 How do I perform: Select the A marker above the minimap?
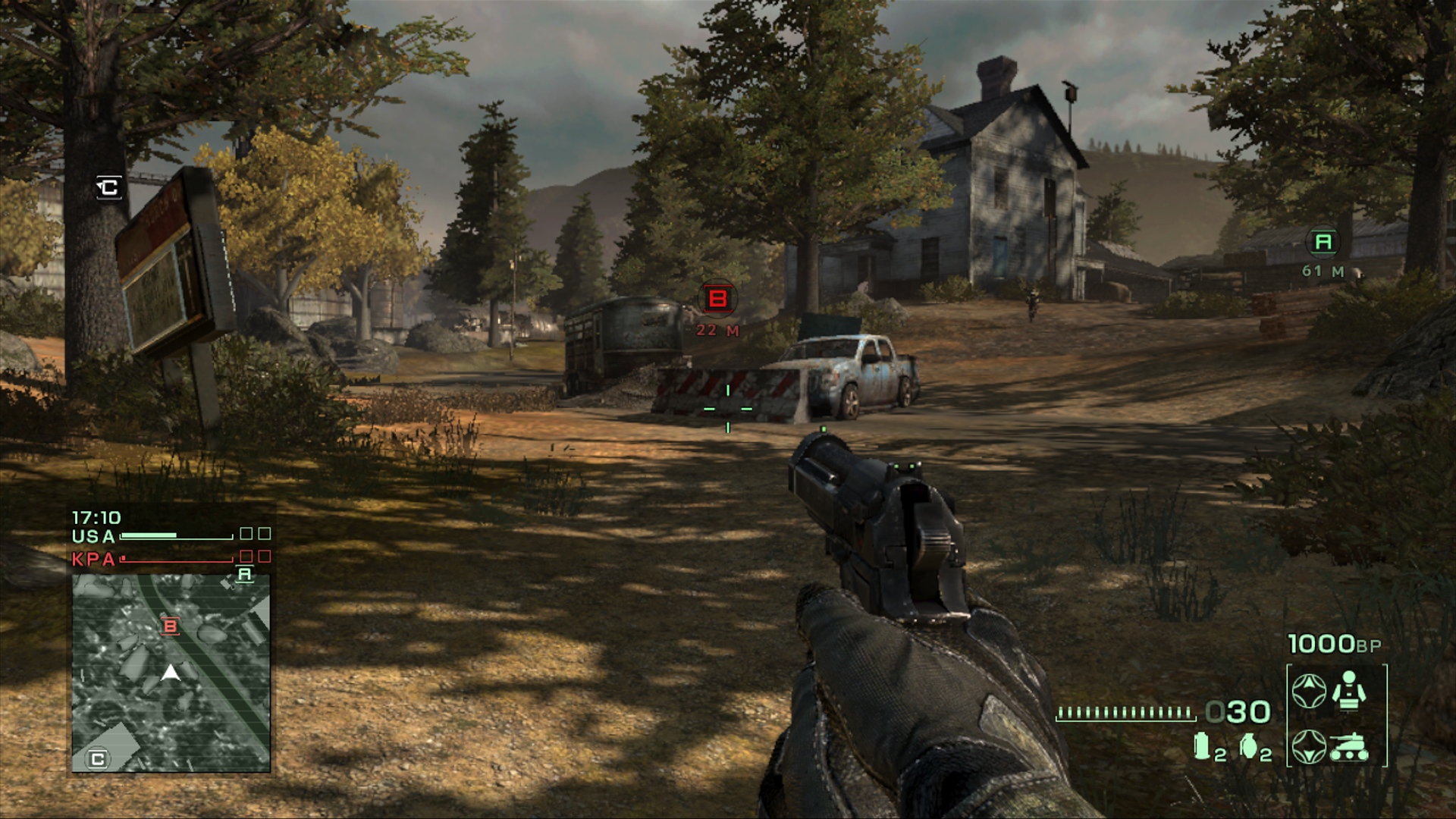[244, 574]
